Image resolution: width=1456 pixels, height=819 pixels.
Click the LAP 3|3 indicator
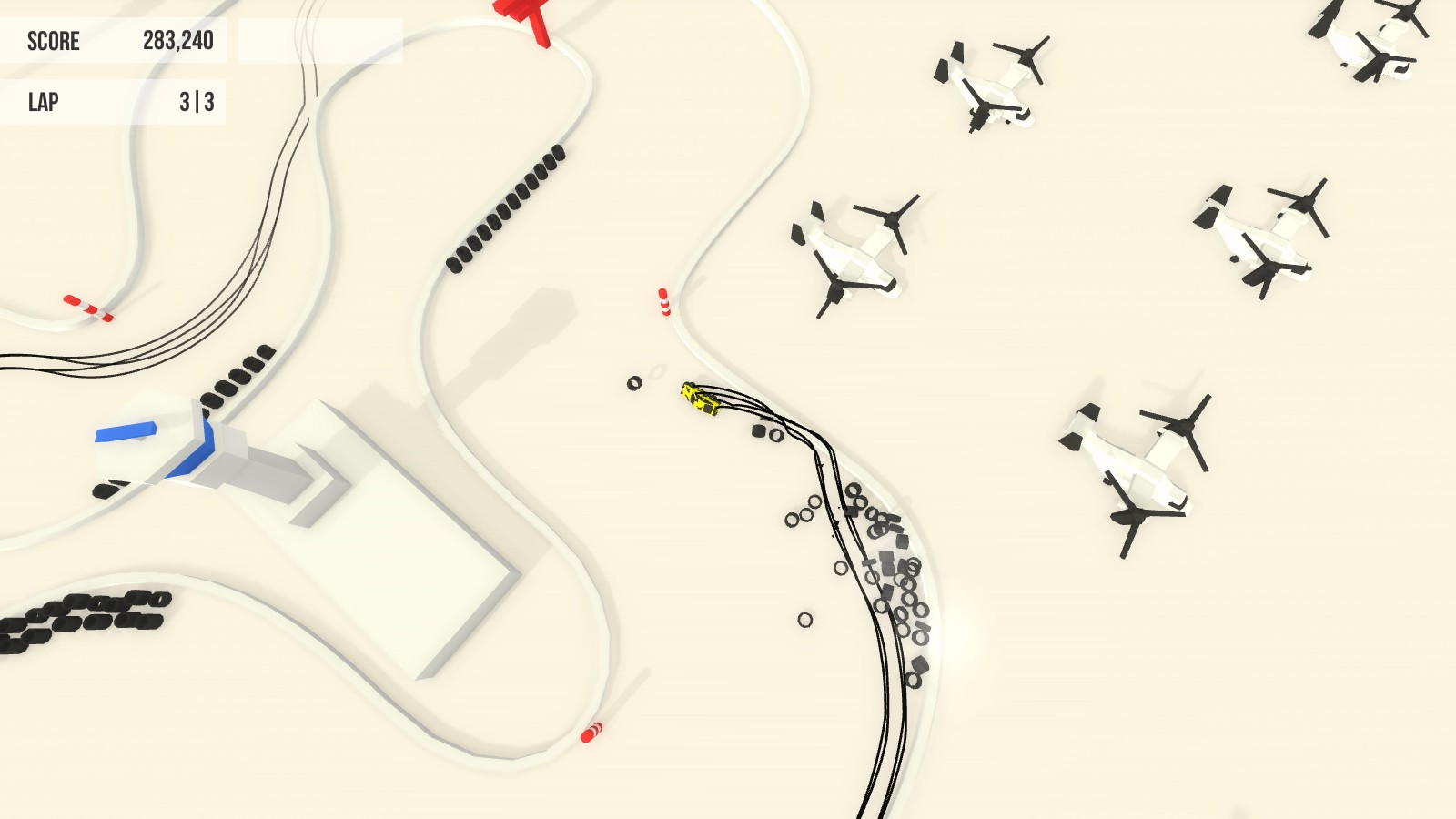click(114, 101)
